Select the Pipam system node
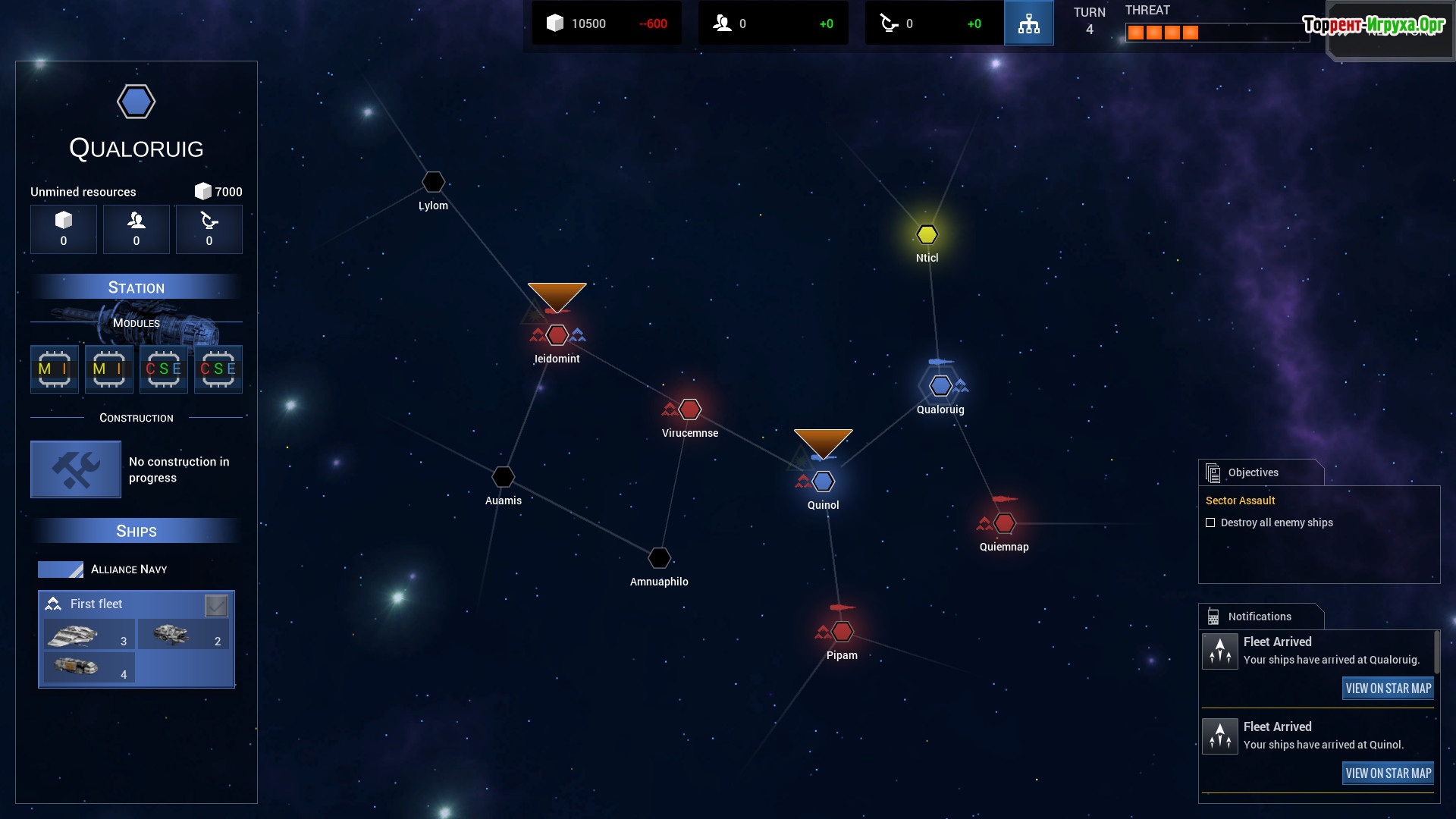 click(843, 631)
